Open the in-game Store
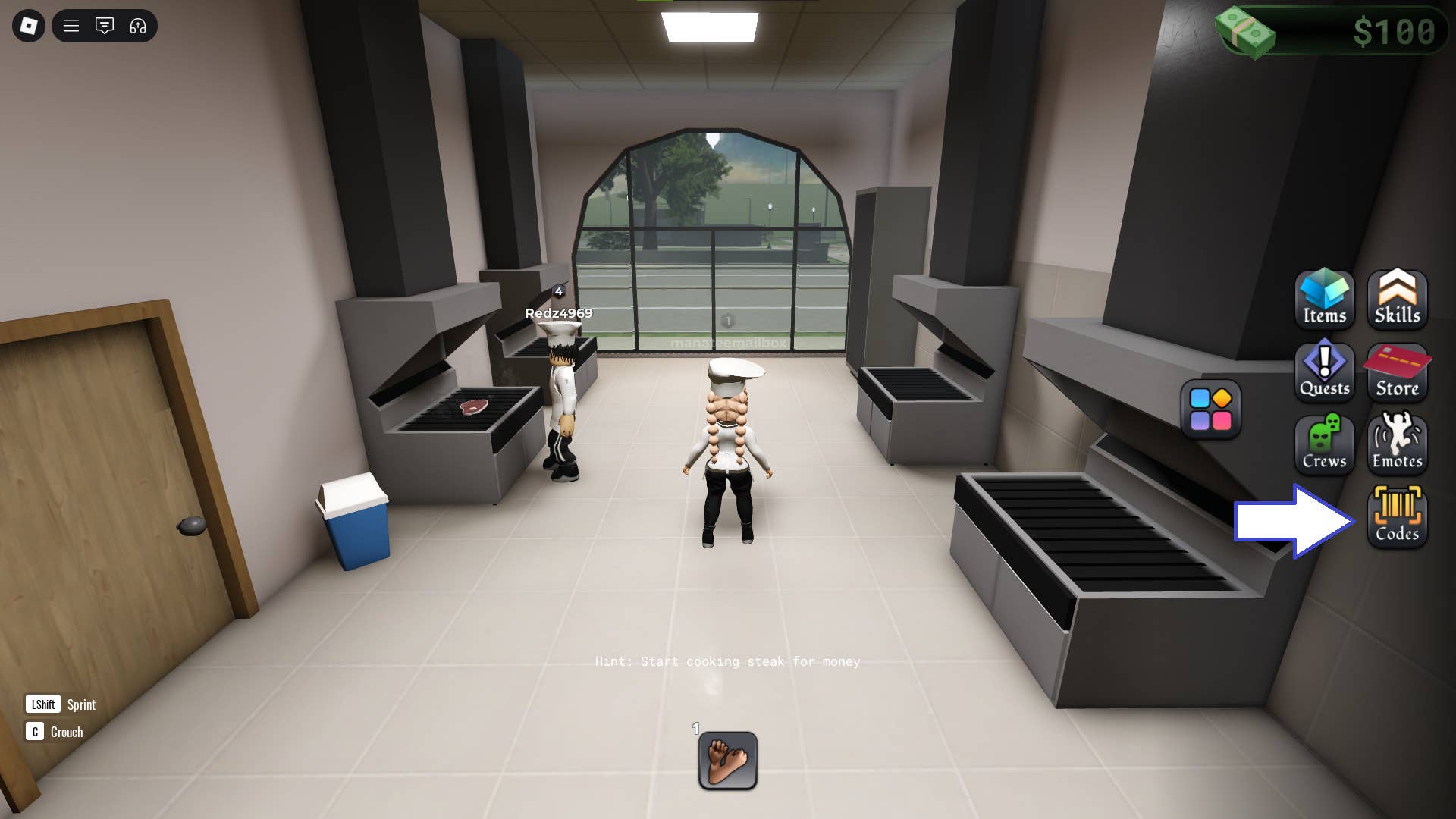The width and height of the screenshot is (1456, 819). pyautogui.click(x=1398, y=372)
